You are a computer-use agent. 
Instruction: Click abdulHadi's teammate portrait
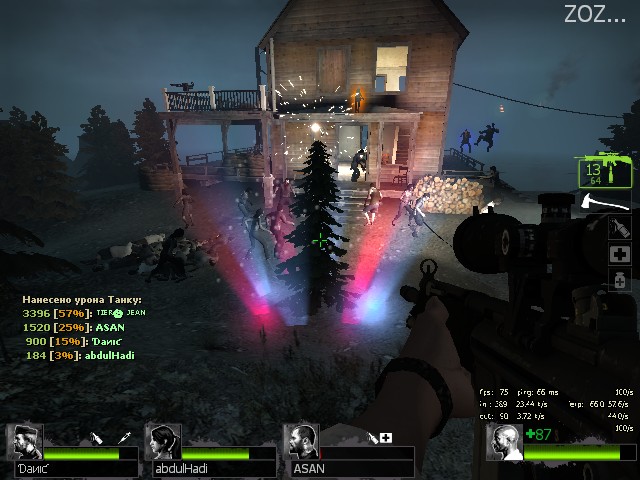click(163, 443)
